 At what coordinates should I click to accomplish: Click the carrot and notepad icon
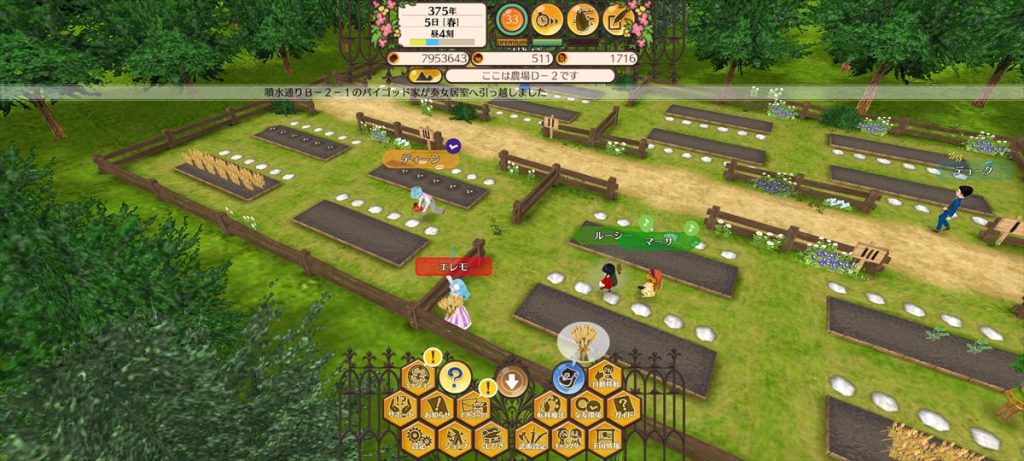tap(618, 19)
